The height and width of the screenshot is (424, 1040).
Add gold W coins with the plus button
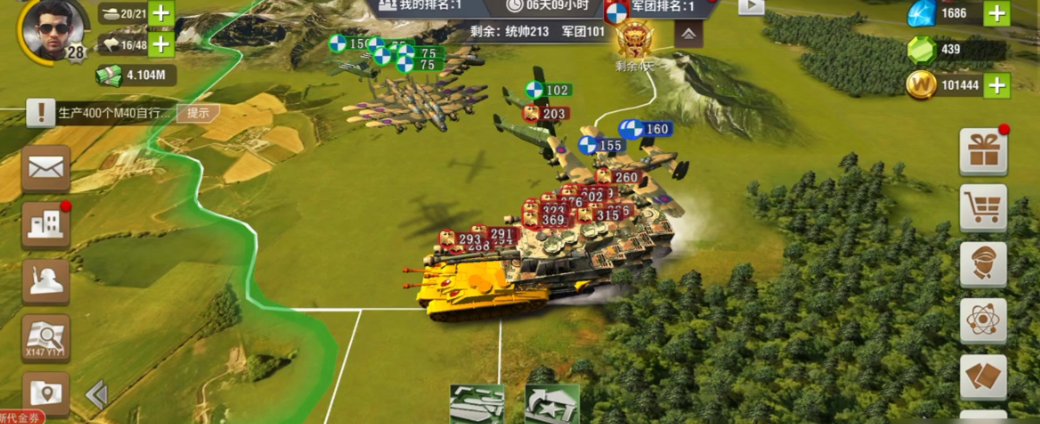[996, 85]
